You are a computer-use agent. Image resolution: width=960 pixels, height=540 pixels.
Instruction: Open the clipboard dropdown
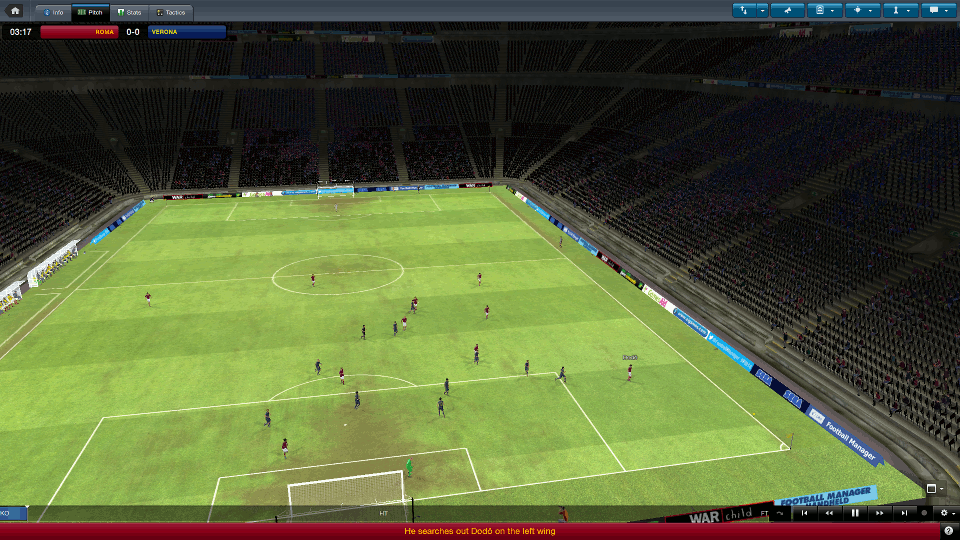(x=825, y=11)
